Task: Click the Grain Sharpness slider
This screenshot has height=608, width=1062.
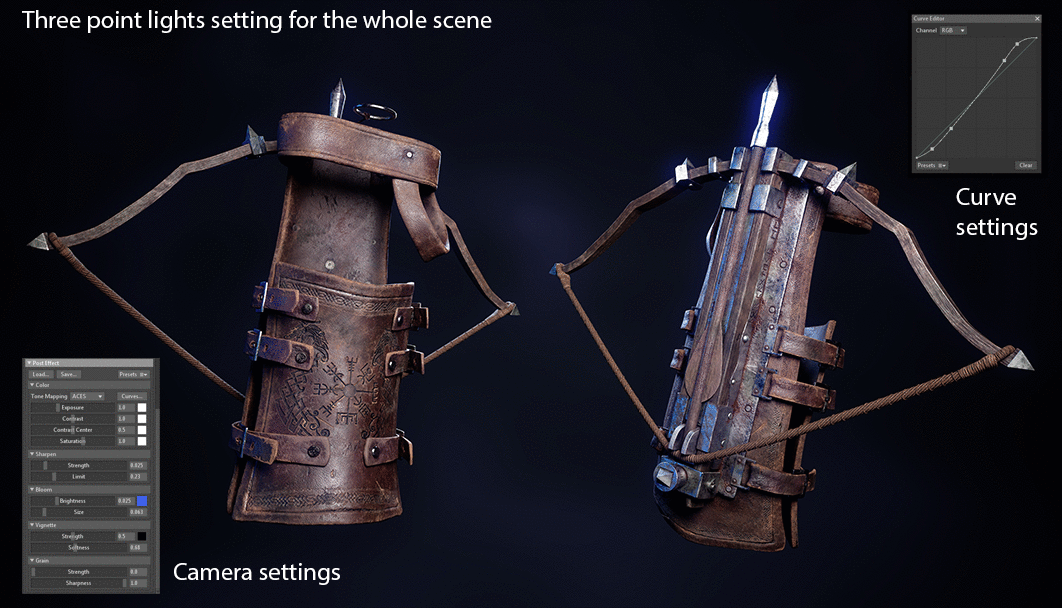Action: pos(79,583)
